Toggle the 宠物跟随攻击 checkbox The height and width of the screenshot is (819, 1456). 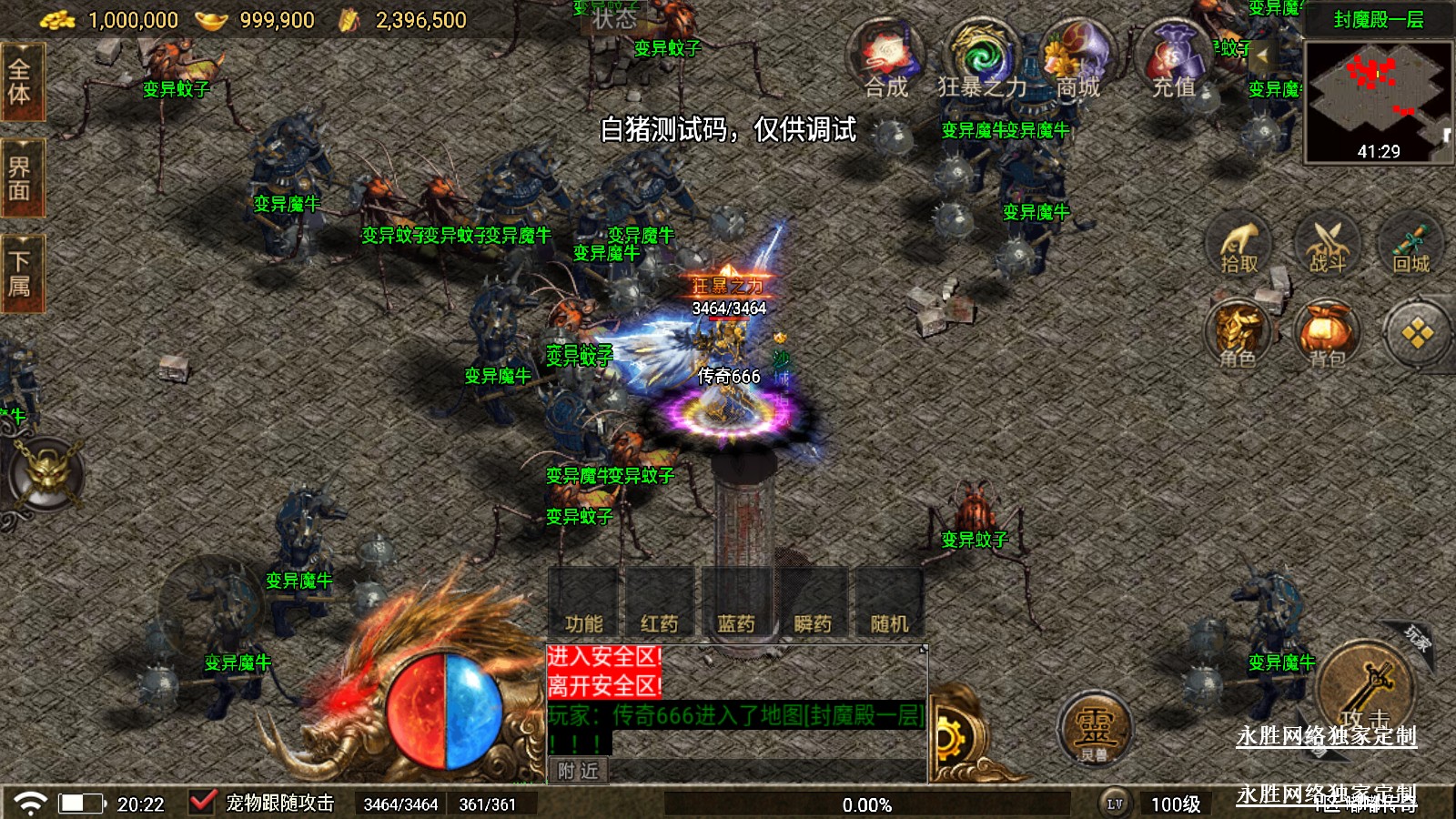point(201,803)
